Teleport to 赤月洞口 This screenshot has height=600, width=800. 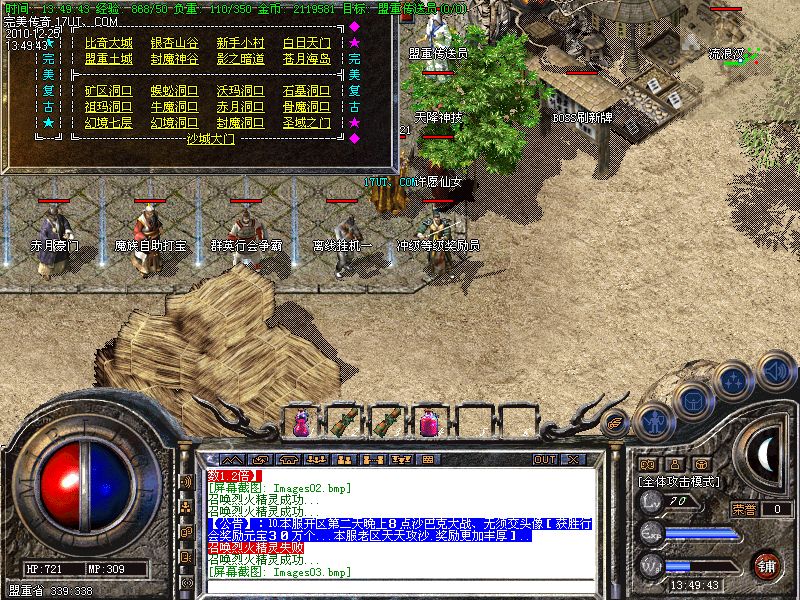pyautogui.click(x=241, y=107)
